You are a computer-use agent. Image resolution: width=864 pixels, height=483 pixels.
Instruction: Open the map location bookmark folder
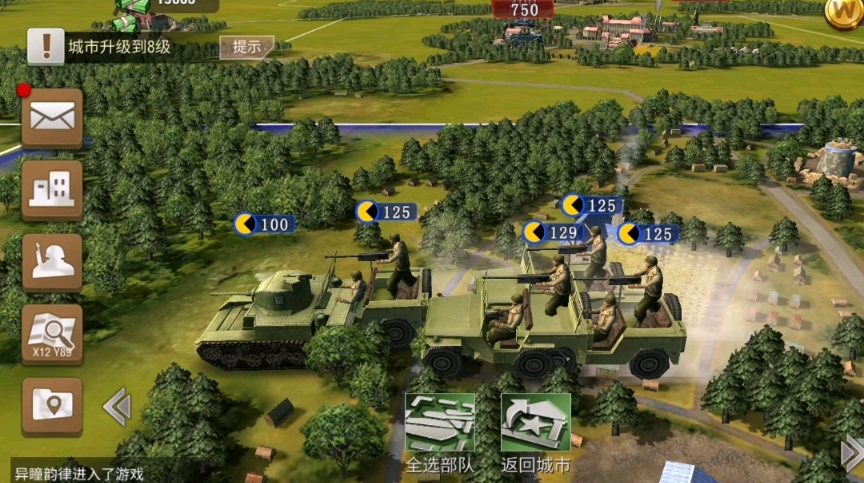click(52, 406)
